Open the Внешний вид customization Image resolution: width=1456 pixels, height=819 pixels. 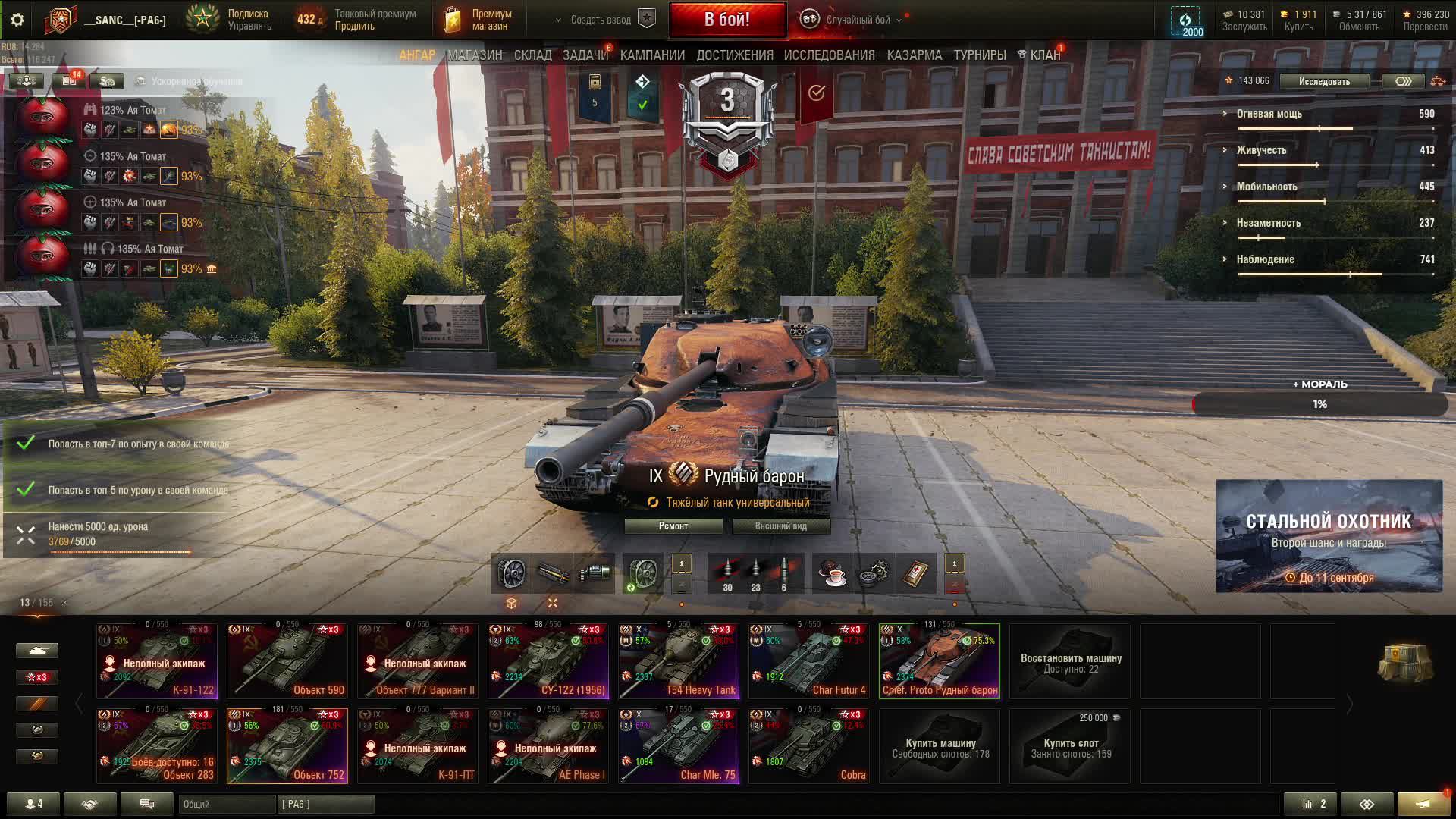pos(780,526)
